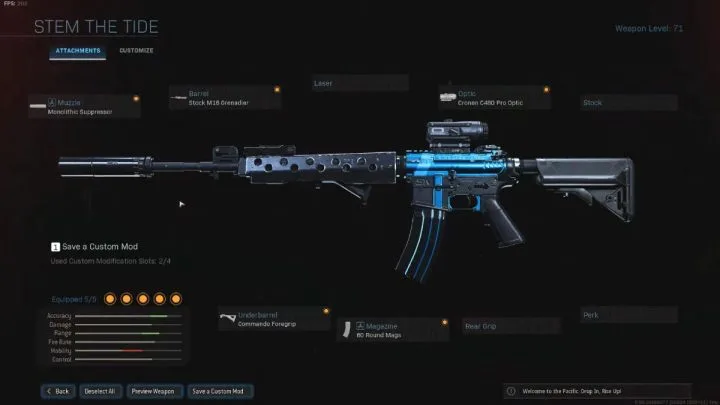Open the empty Laser attachment slot

coord(359,83)
